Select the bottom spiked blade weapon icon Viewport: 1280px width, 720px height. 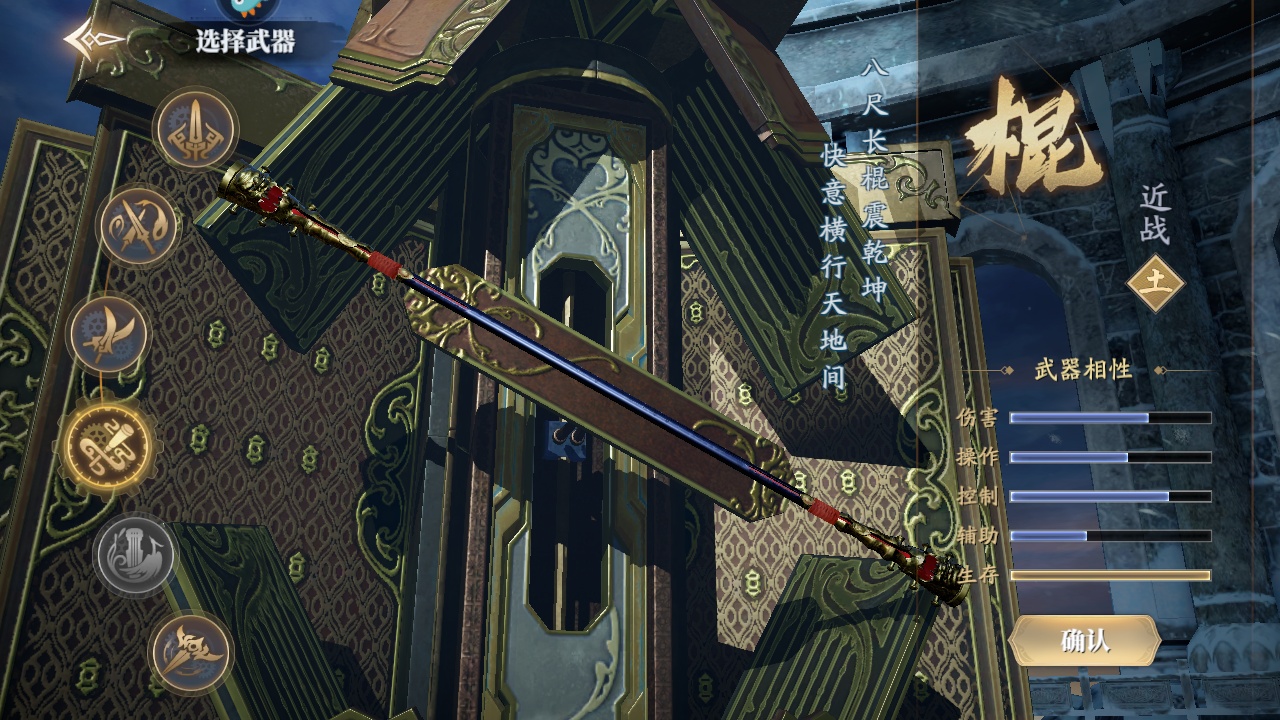(x=191, y=654)
